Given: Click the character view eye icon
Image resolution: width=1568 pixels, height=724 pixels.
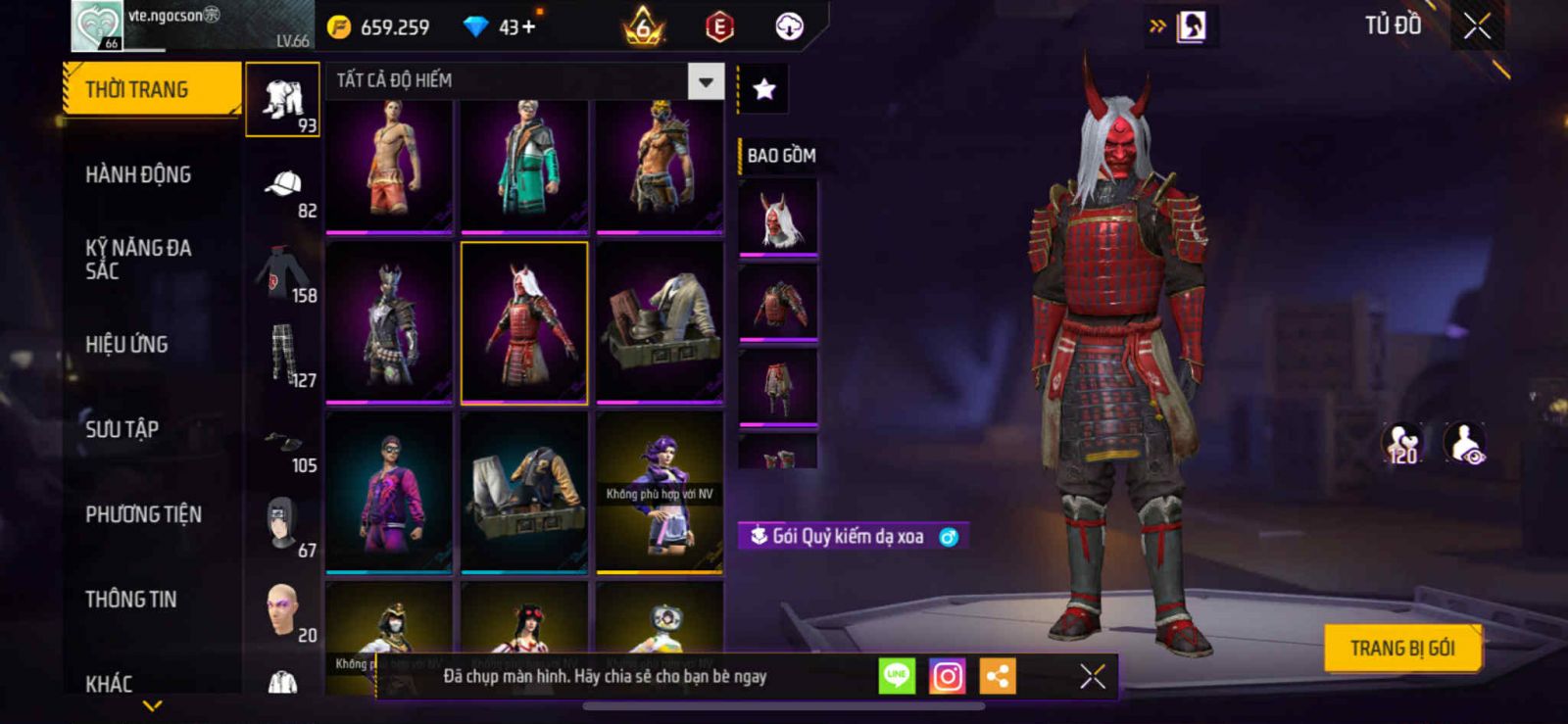Looking at the screenshot, I should 1464,444.
